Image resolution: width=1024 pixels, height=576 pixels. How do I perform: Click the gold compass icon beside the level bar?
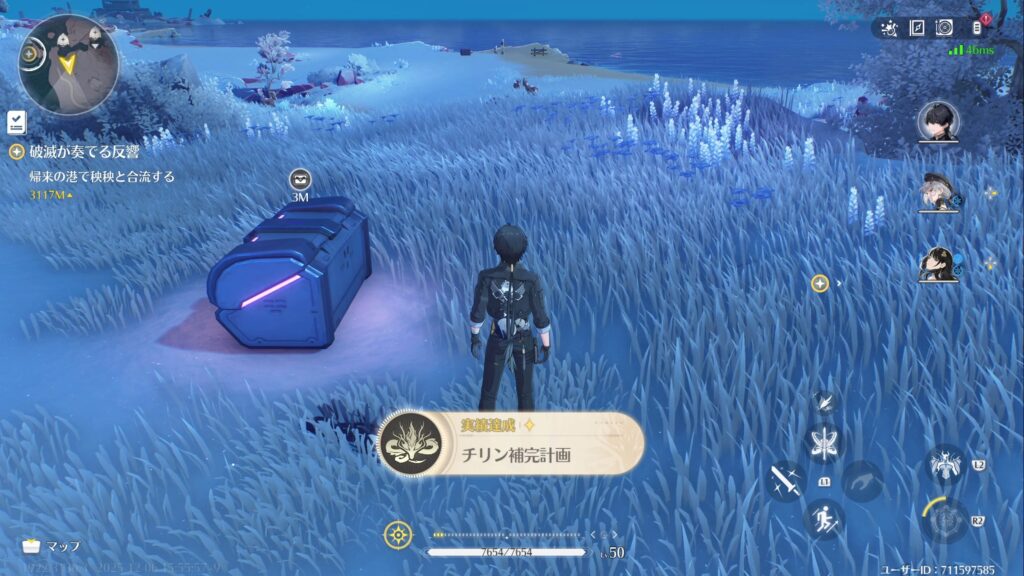[398, 535]
